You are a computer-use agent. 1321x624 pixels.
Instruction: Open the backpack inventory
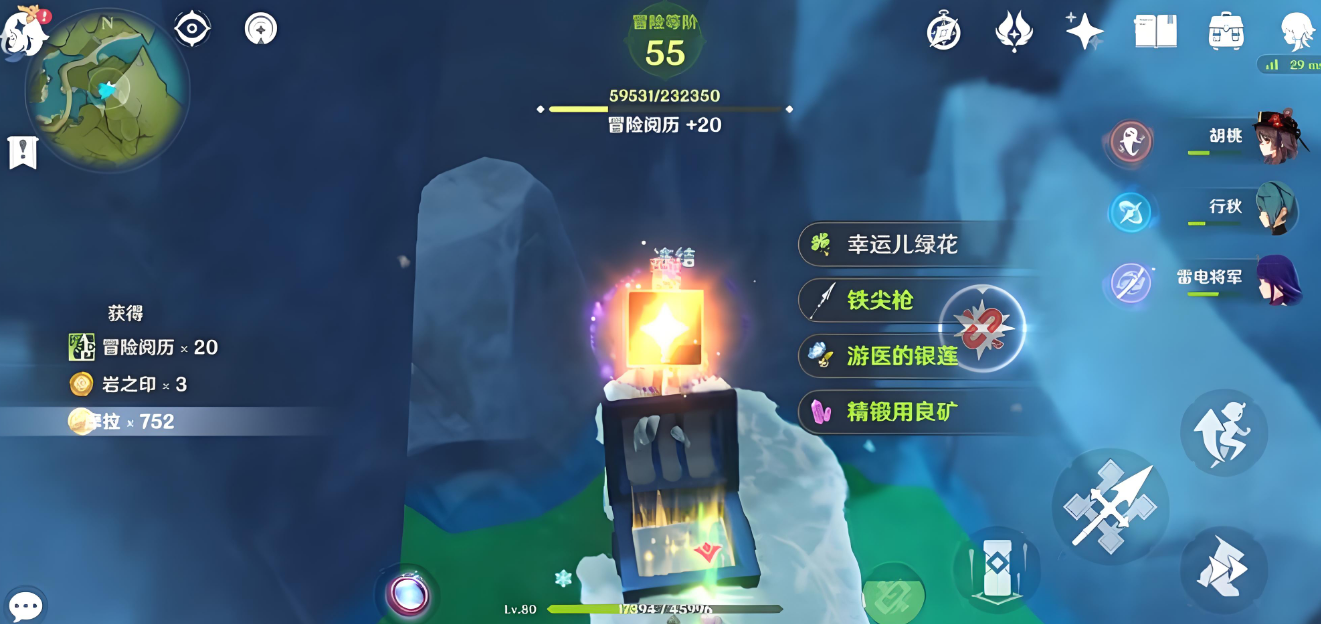tap(1225, 31)
